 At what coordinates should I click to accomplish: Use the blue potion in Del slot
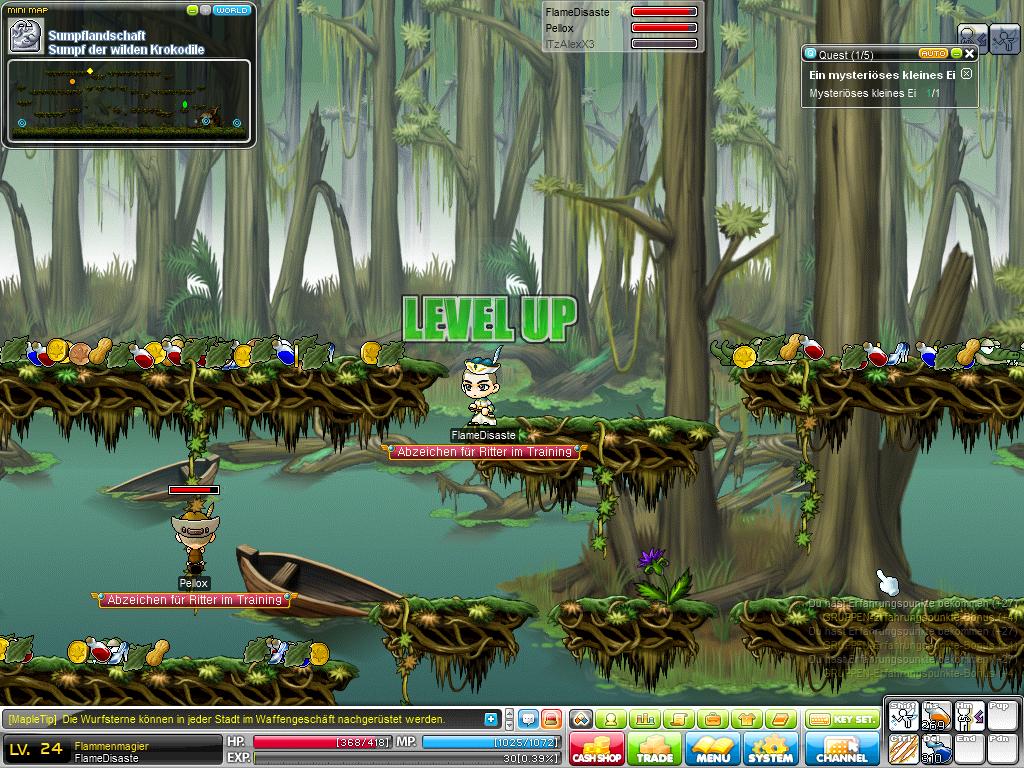coord(936,749)
